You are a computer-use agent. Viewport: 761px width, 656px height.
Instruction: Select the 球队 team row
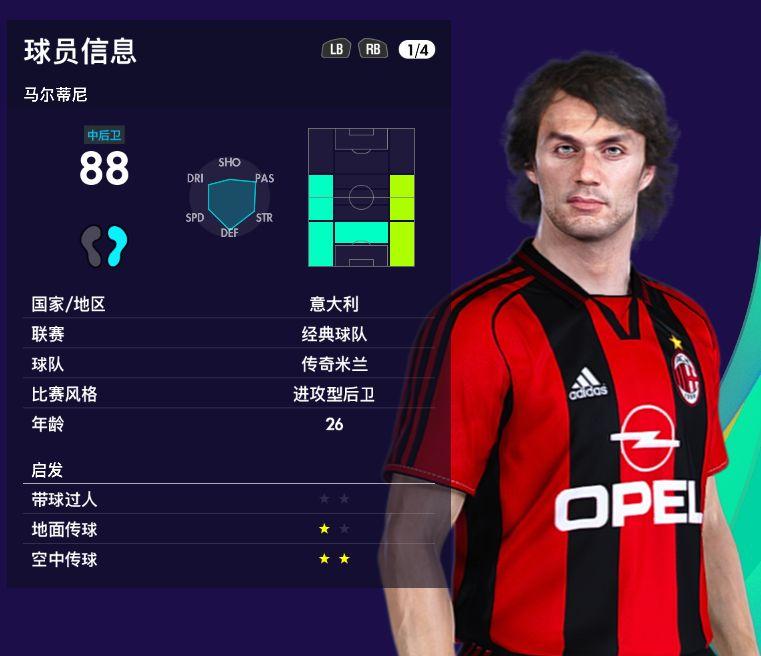228,364
